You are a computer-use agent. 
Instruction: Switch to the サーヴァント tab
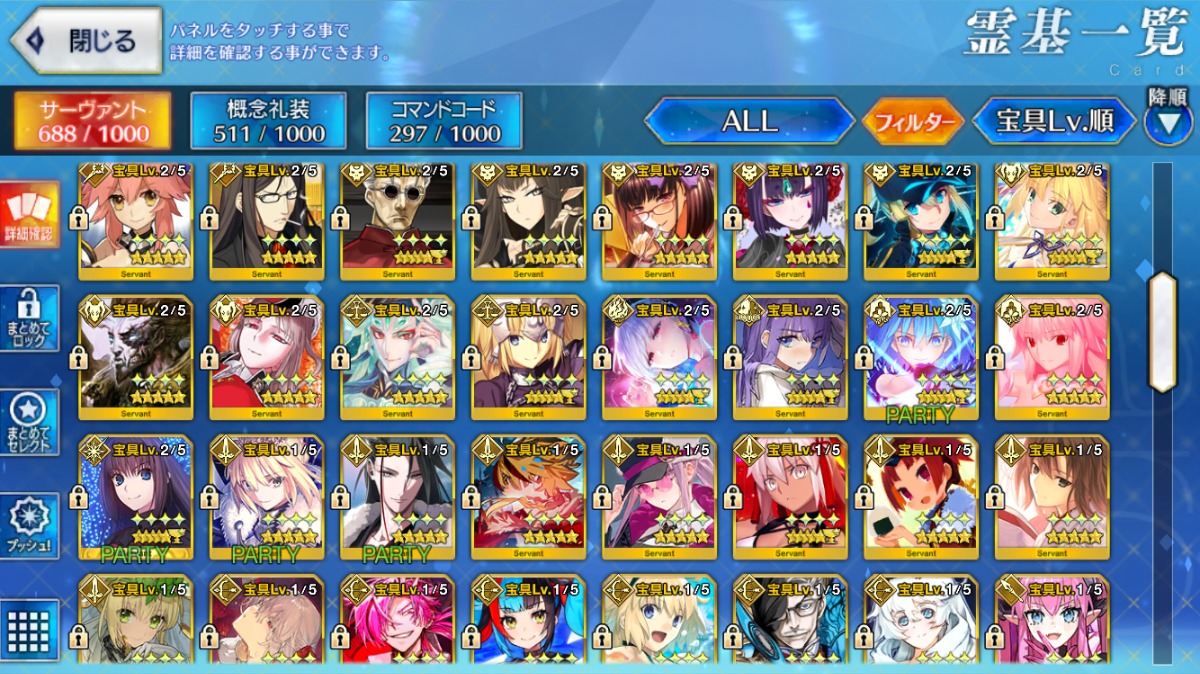[92, 121]
